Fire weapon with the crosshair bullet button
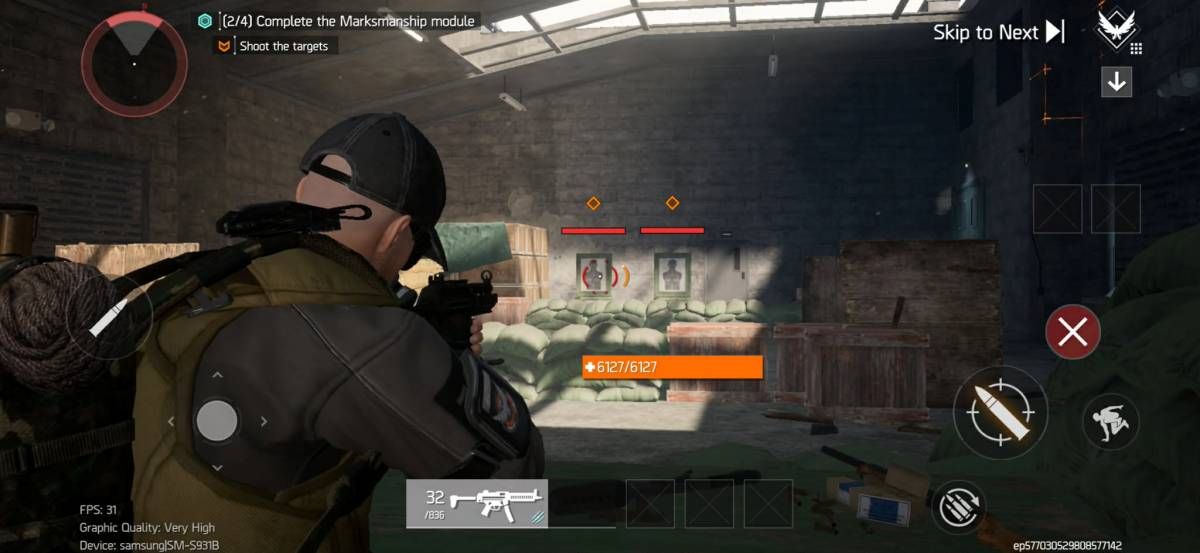 click(x=1000, y=412)
